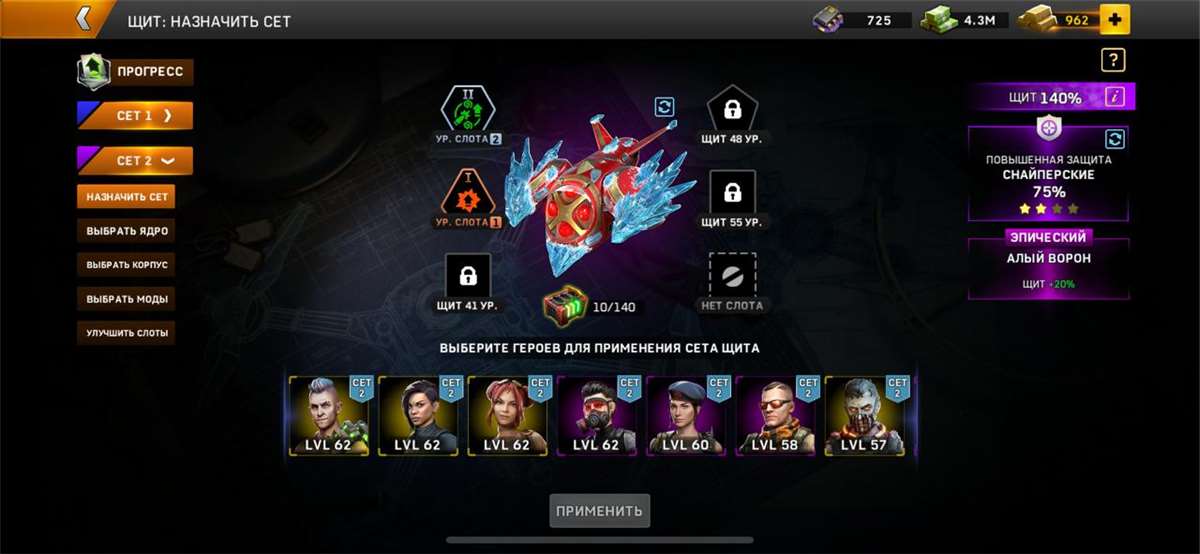Collapse the Сет 2 tab
This screenshot has width=1200, height=554.
click(x=135, y=161)
